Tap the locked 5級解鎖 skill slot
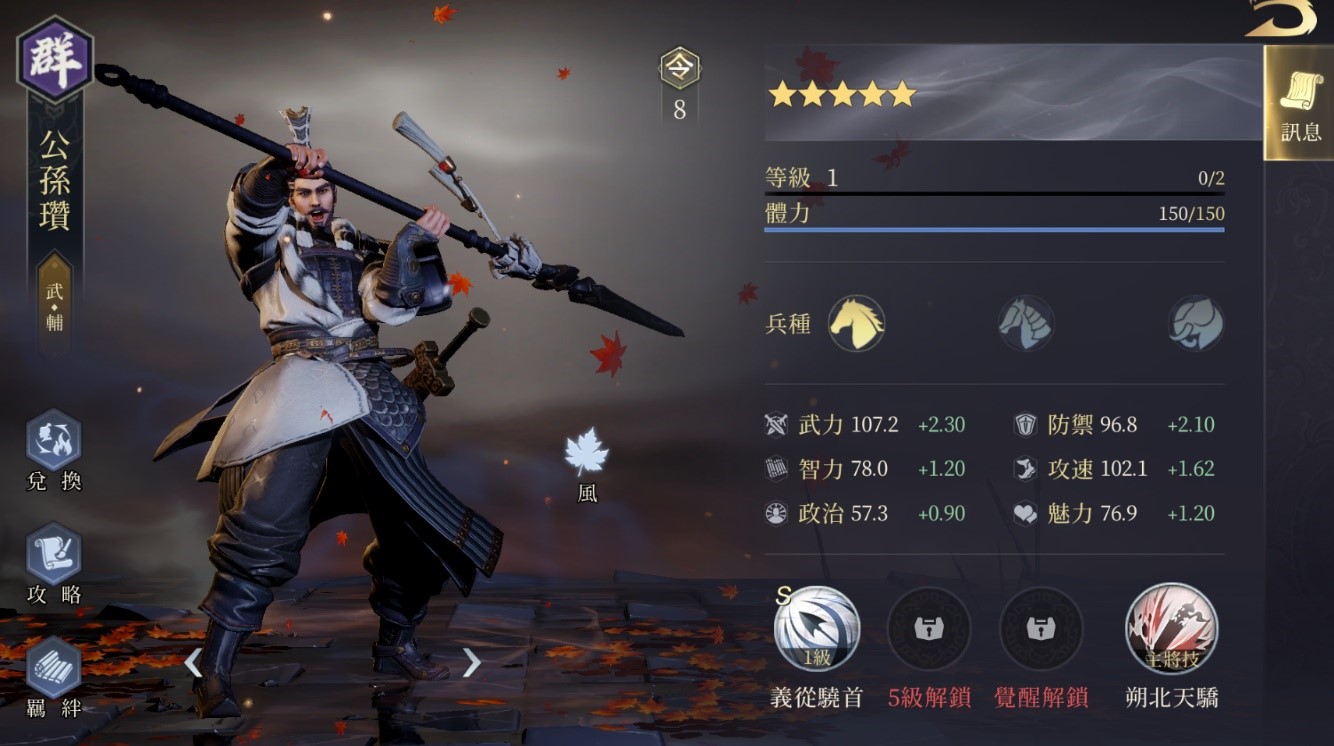This screenshot has height=746, width=1334. [929, 630]
